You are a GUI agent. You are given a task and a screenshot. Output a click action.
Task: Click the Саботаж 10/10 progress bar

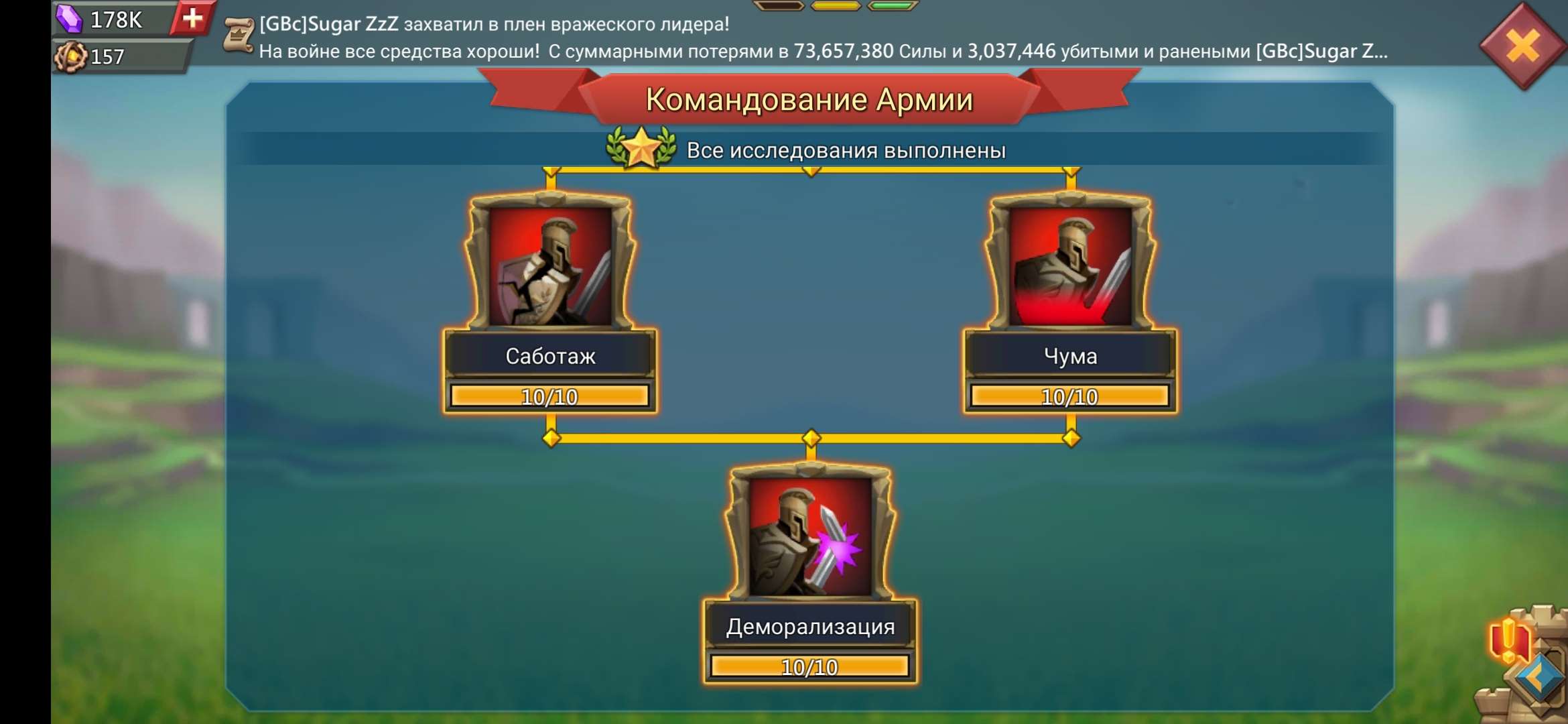pos(551,397)
